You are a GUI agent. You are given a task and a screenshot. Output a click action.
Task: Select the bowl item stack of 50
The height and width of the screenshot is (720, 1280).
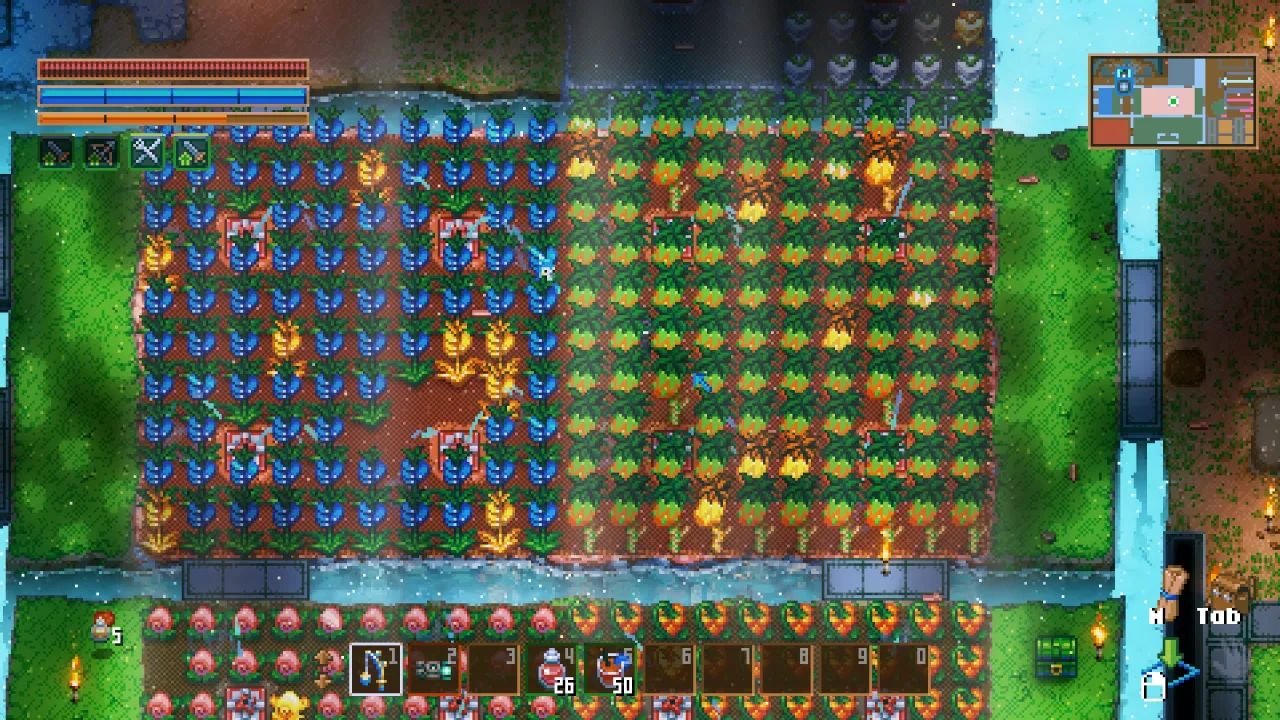coord(612,670)
